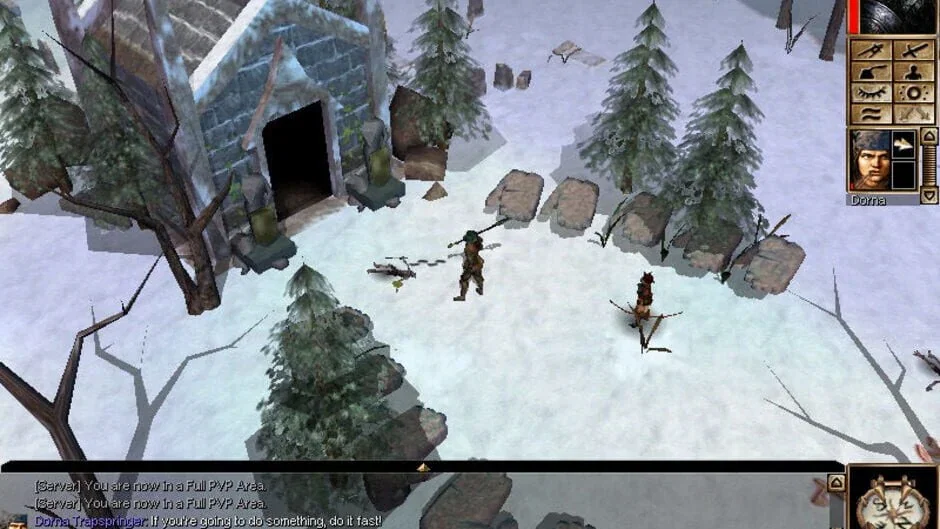Activate the sun-shaped spell icon

tap(914, 92)
